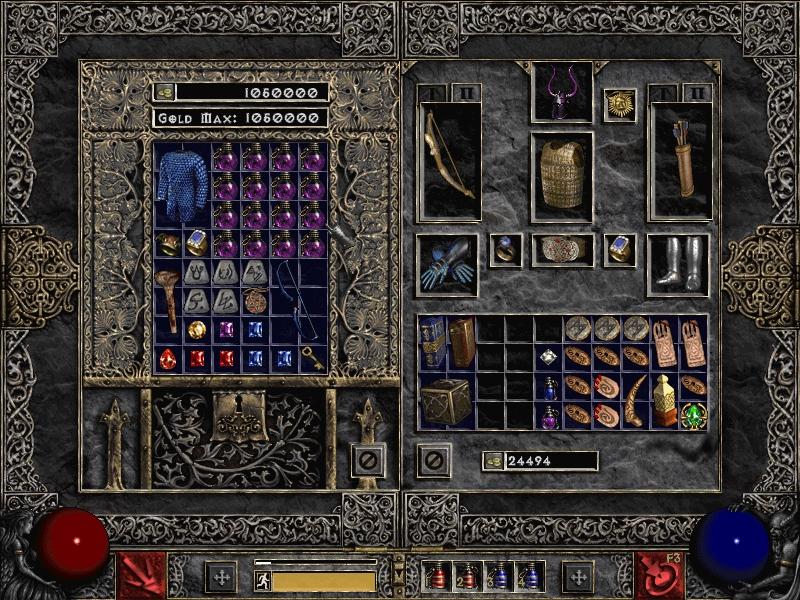Select the equipped belt
This screenshot has width=800, height=600.
562,249
